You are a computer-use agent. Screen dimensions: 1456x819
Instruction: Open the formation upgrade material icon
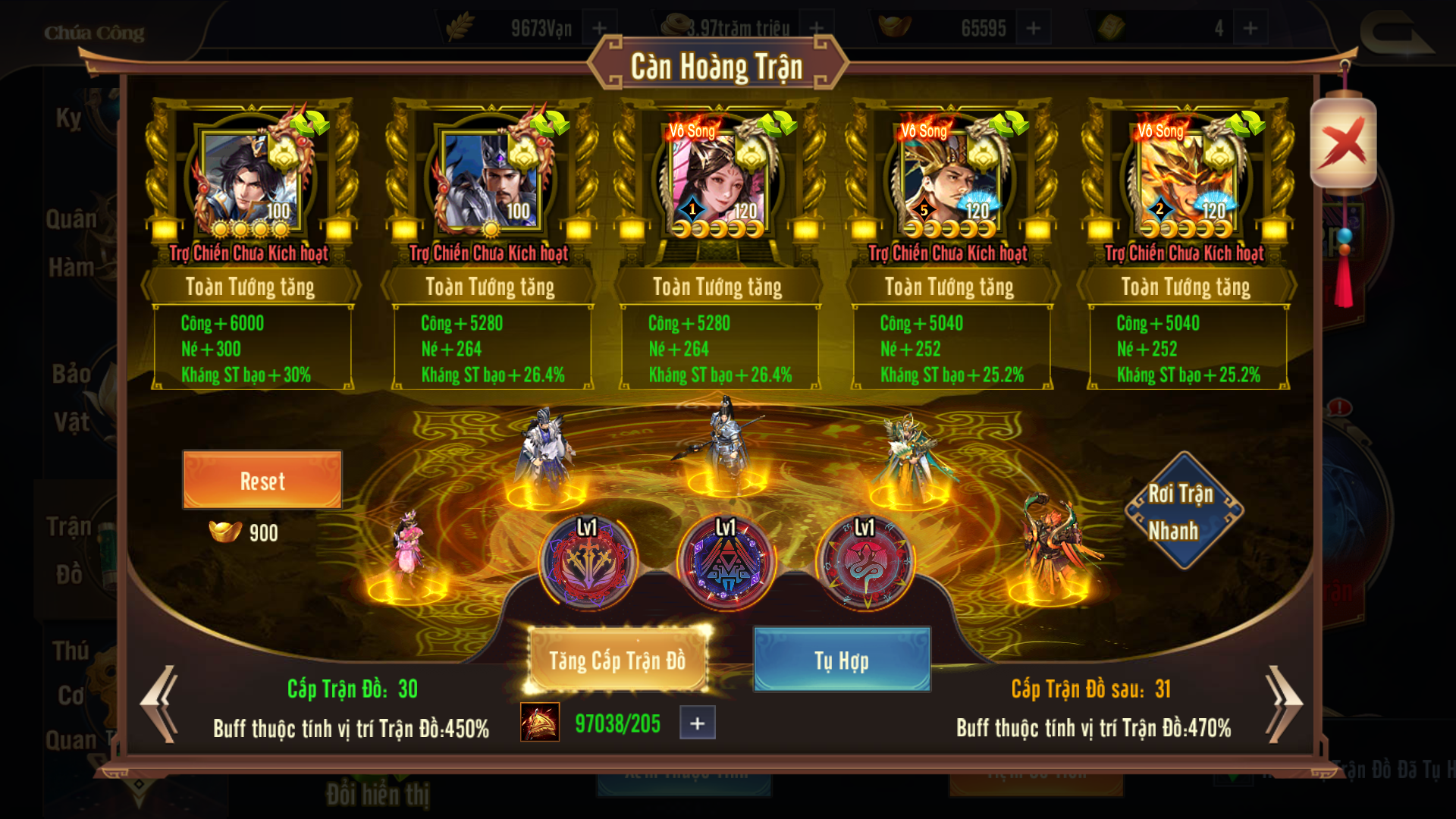[x=540, y=722]
